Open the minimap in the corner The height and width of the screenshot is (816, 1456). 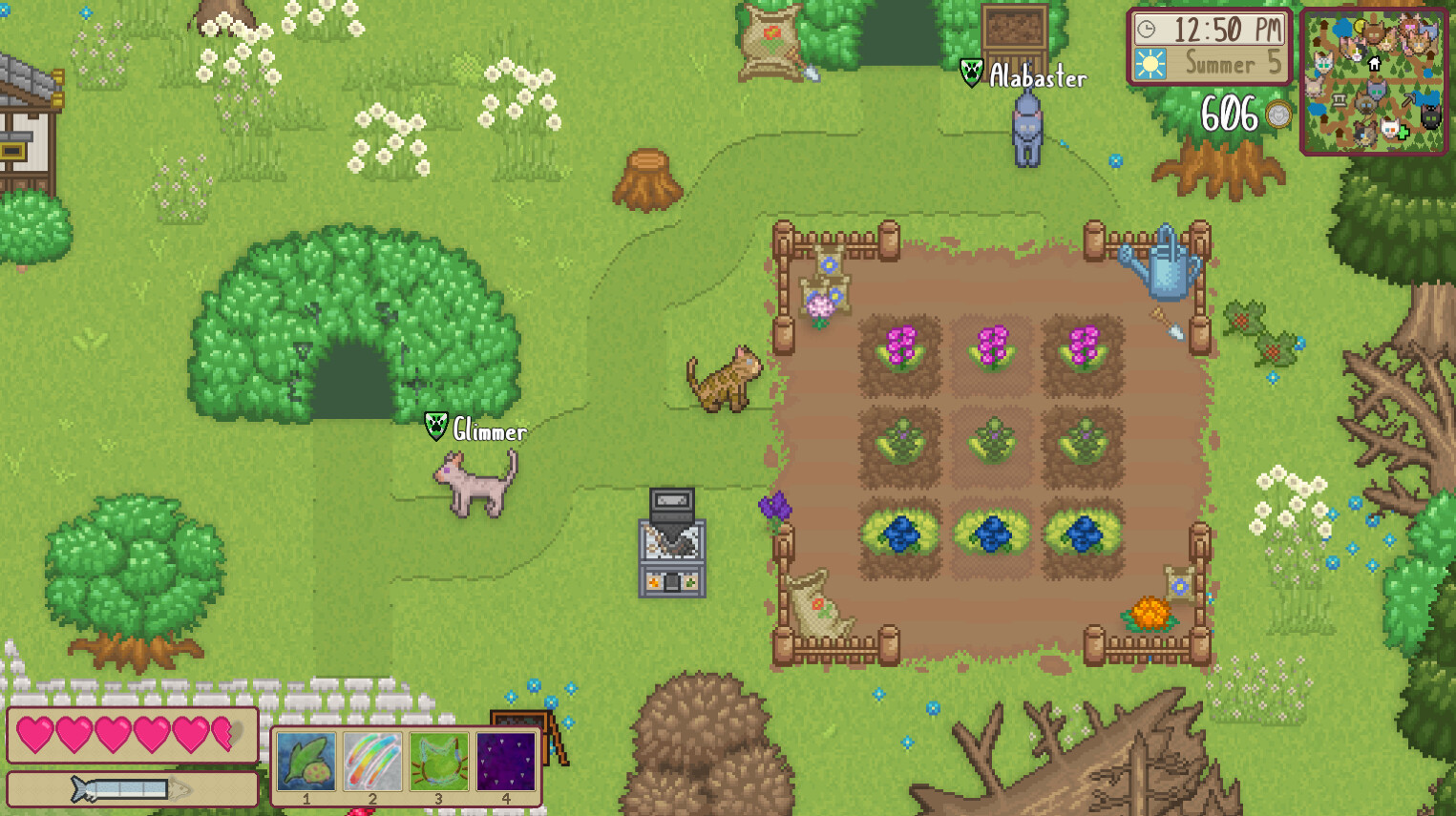[x=1375, y=81]
